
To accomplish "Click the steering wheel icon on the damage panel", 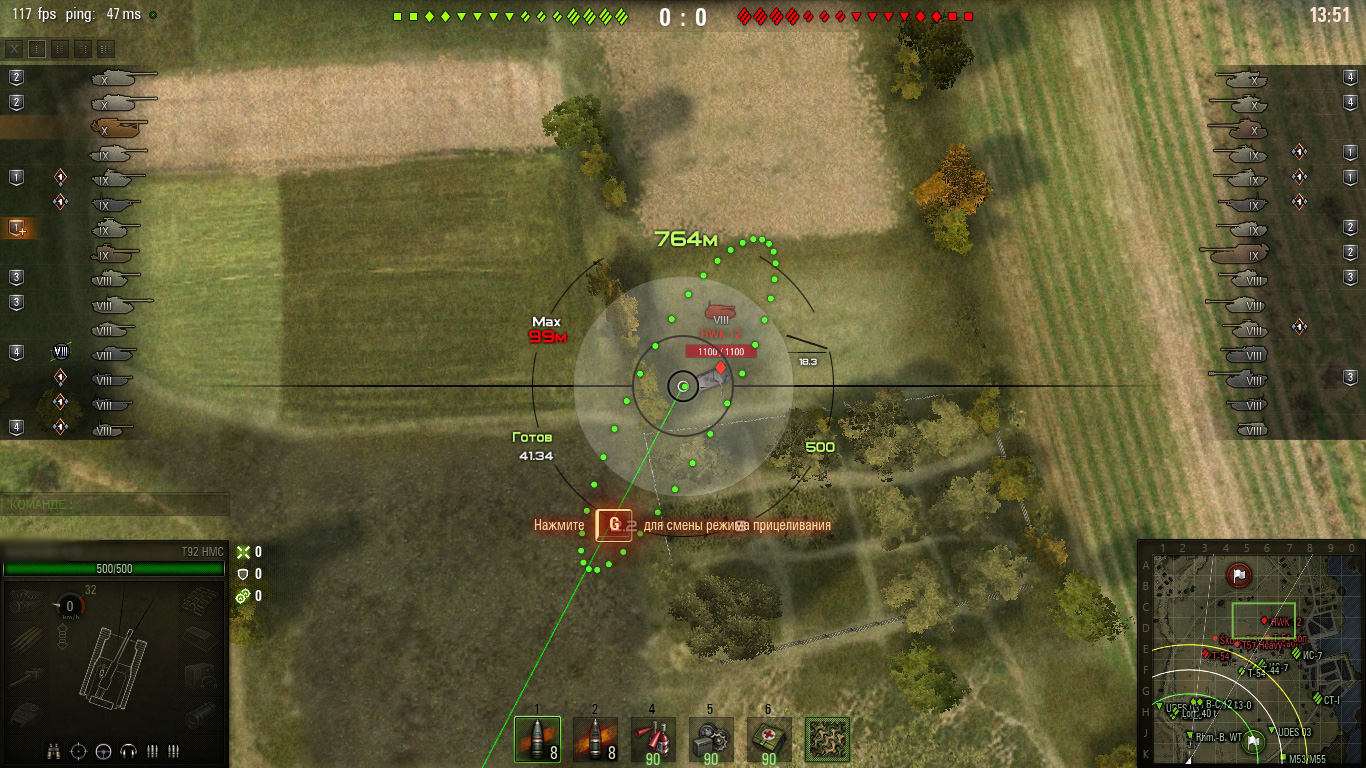I will click(103, 752).
